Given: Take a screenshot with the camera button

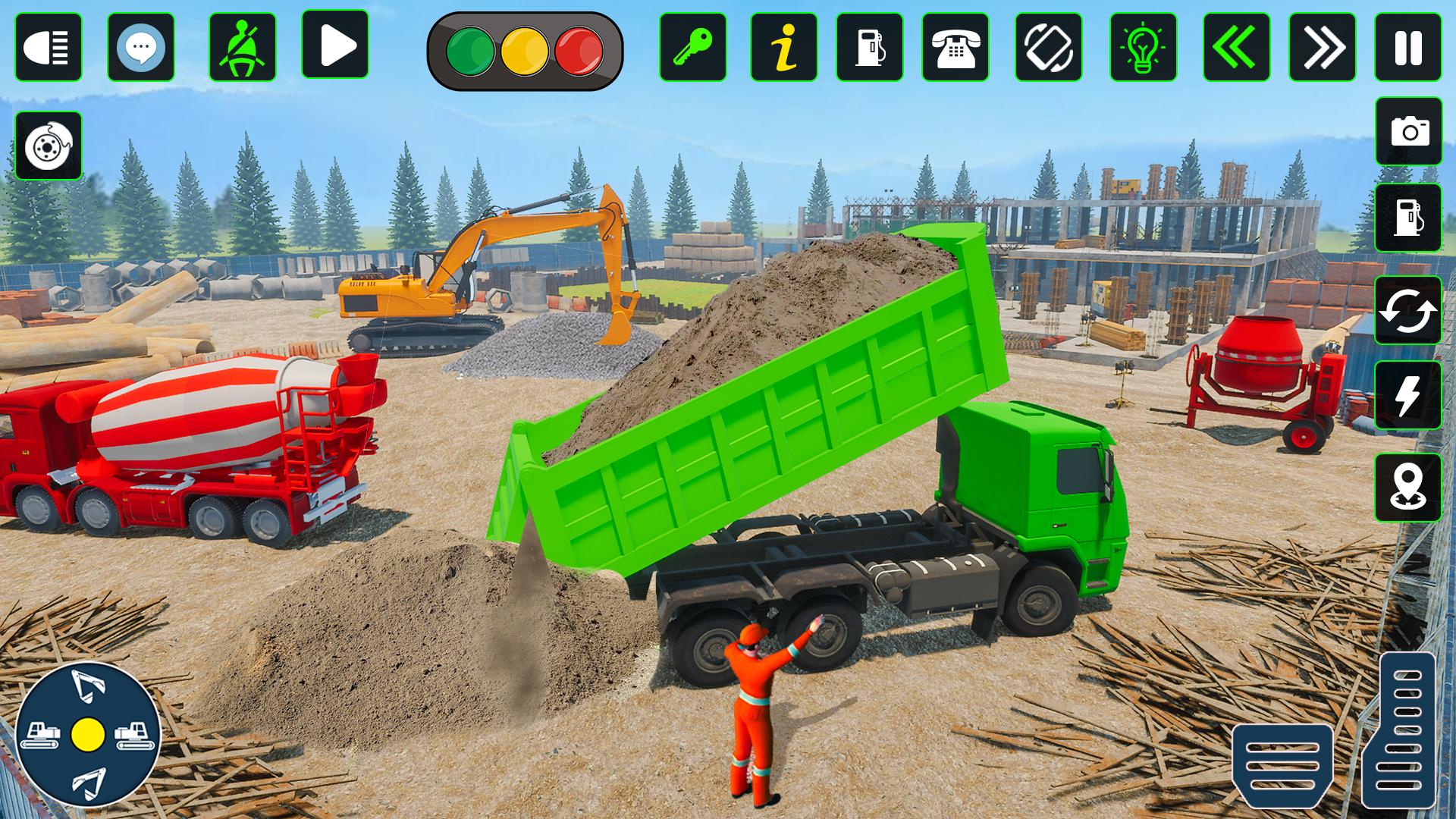Looking at the screenshot, I should [x=1409, y=131].
